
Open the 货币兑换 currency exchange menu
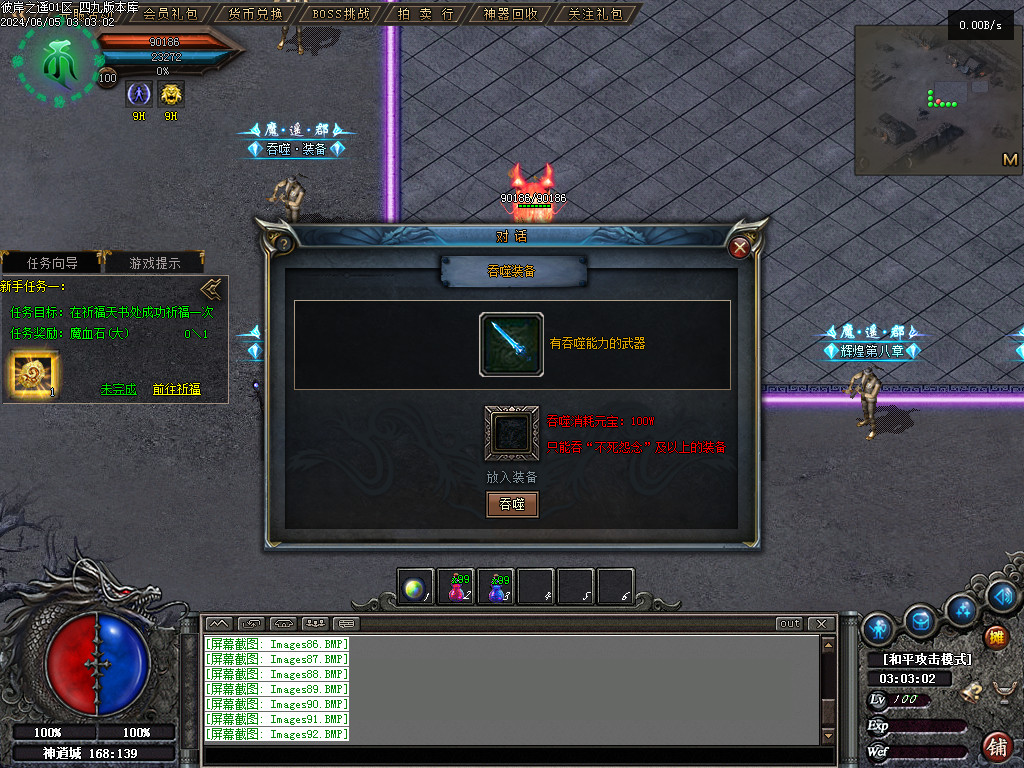(x=255, y=14)
